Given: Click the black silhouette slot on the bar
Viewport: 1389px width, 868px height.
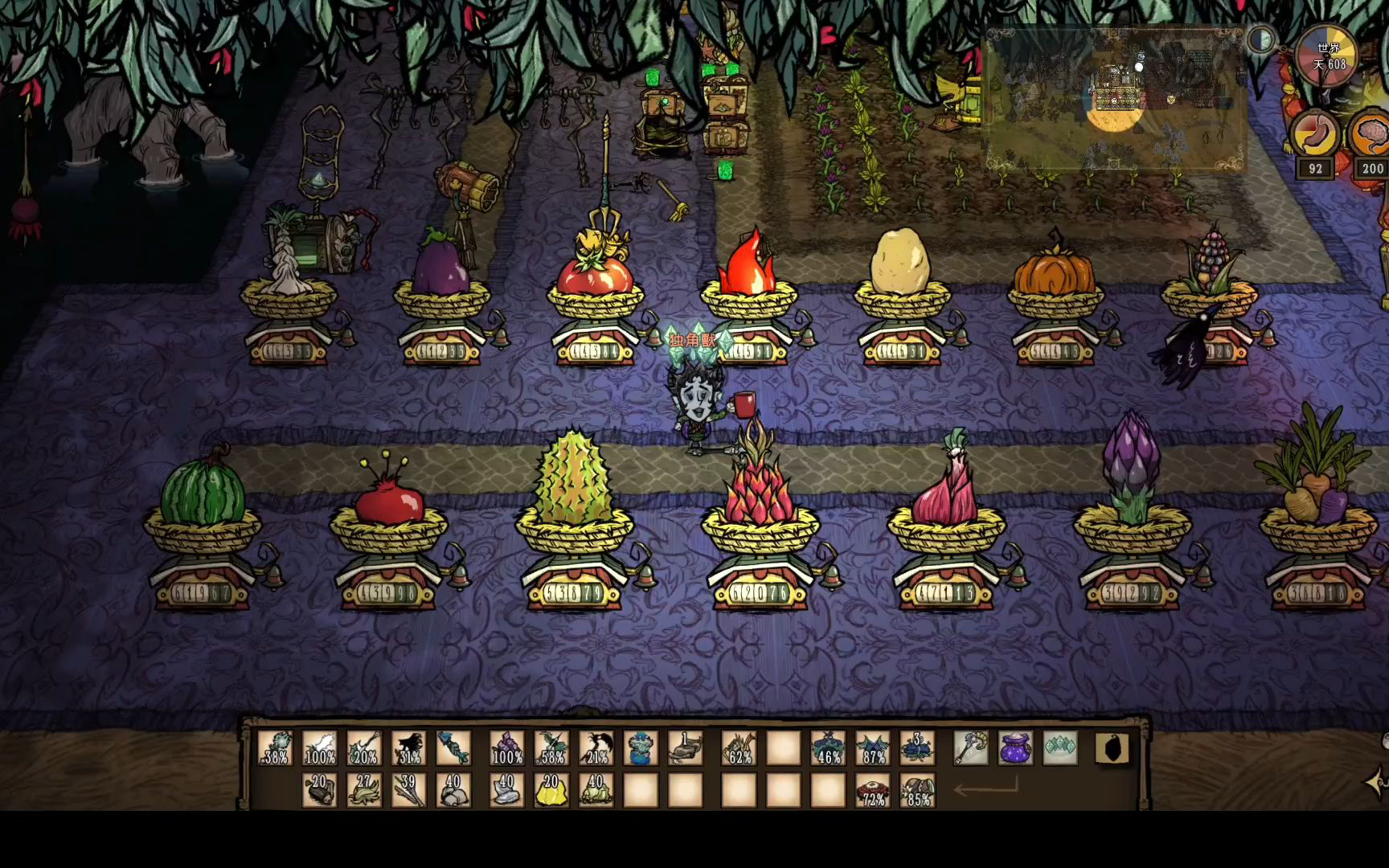Looking at the screenshot, I should 1112,749.
